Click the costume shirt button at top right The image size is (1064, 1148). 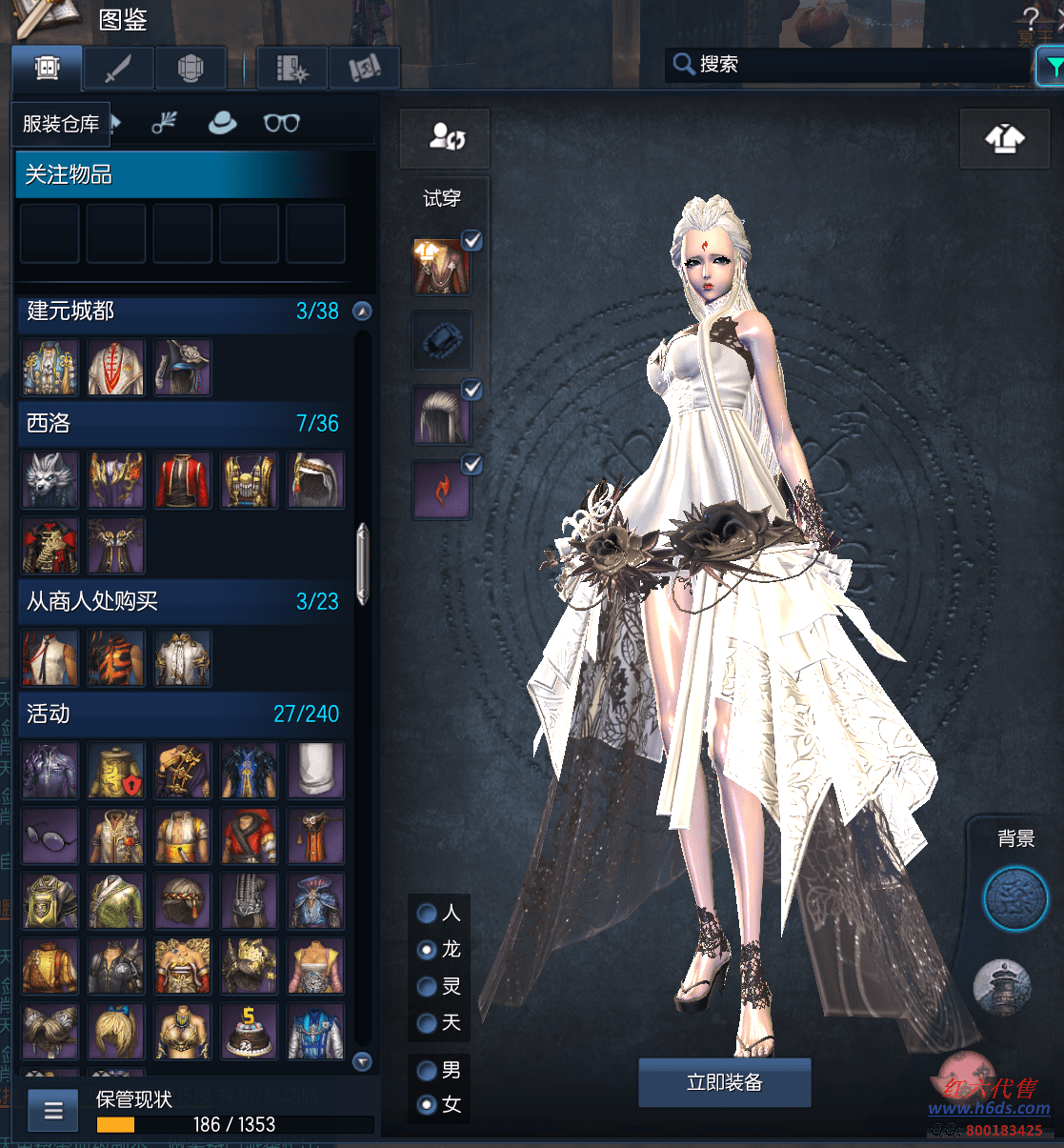1004,139
